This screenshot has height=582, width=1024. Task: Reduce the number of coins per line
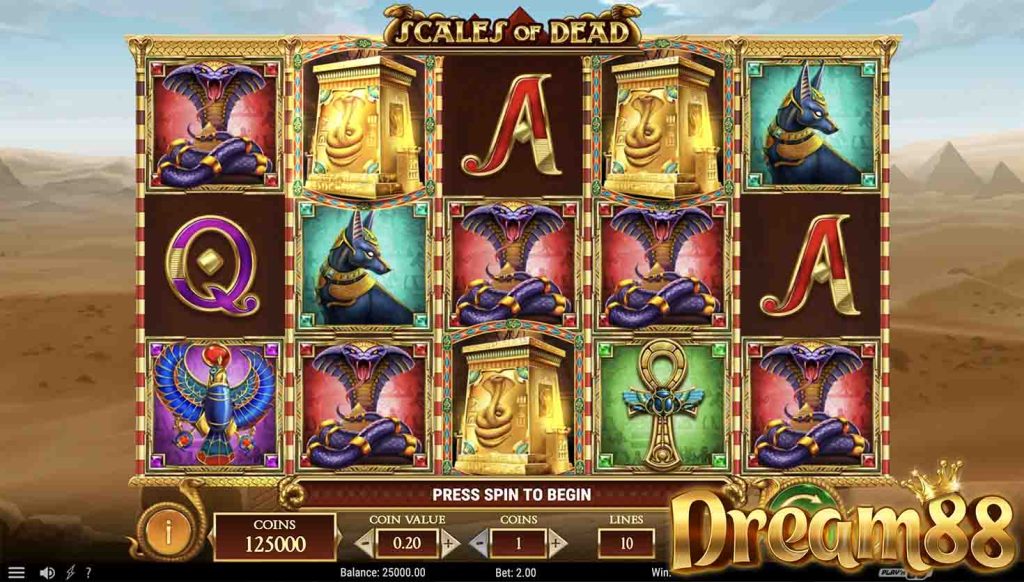coord(478,543)
